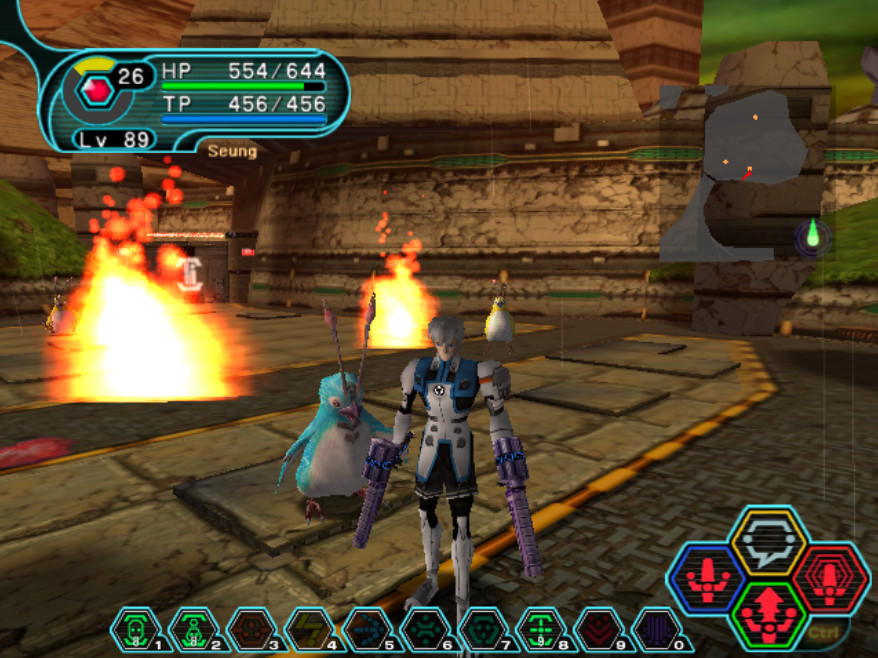This screenshot has height=658, width=878.
Task: Use the green item in slot 8
Action: tap(541, 630)
